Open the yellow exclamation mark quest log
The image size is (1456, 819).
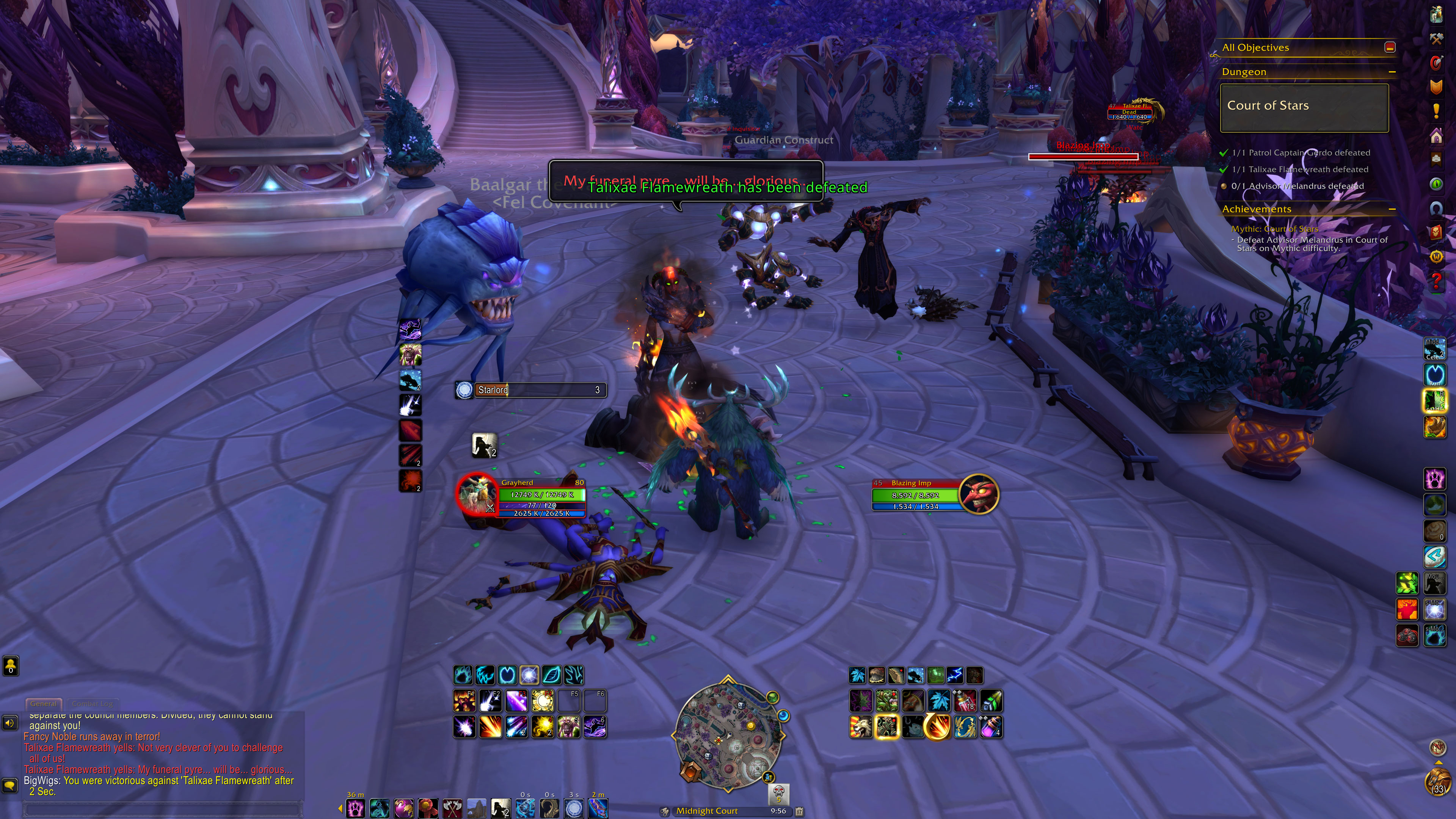click(x=1436, y=111)
